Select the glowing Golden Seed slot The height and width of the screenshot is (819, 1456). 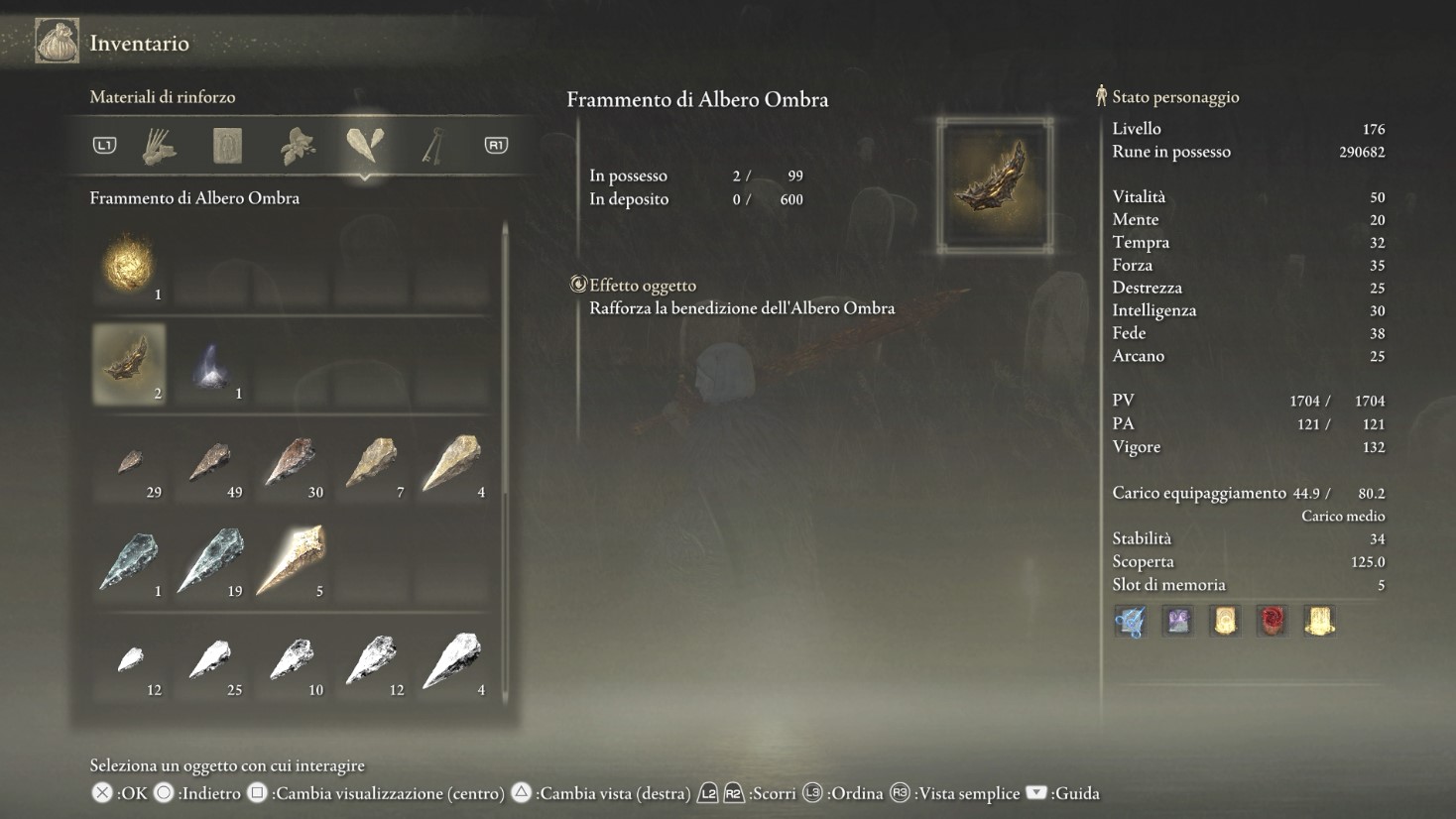click(x=129, y=265)
